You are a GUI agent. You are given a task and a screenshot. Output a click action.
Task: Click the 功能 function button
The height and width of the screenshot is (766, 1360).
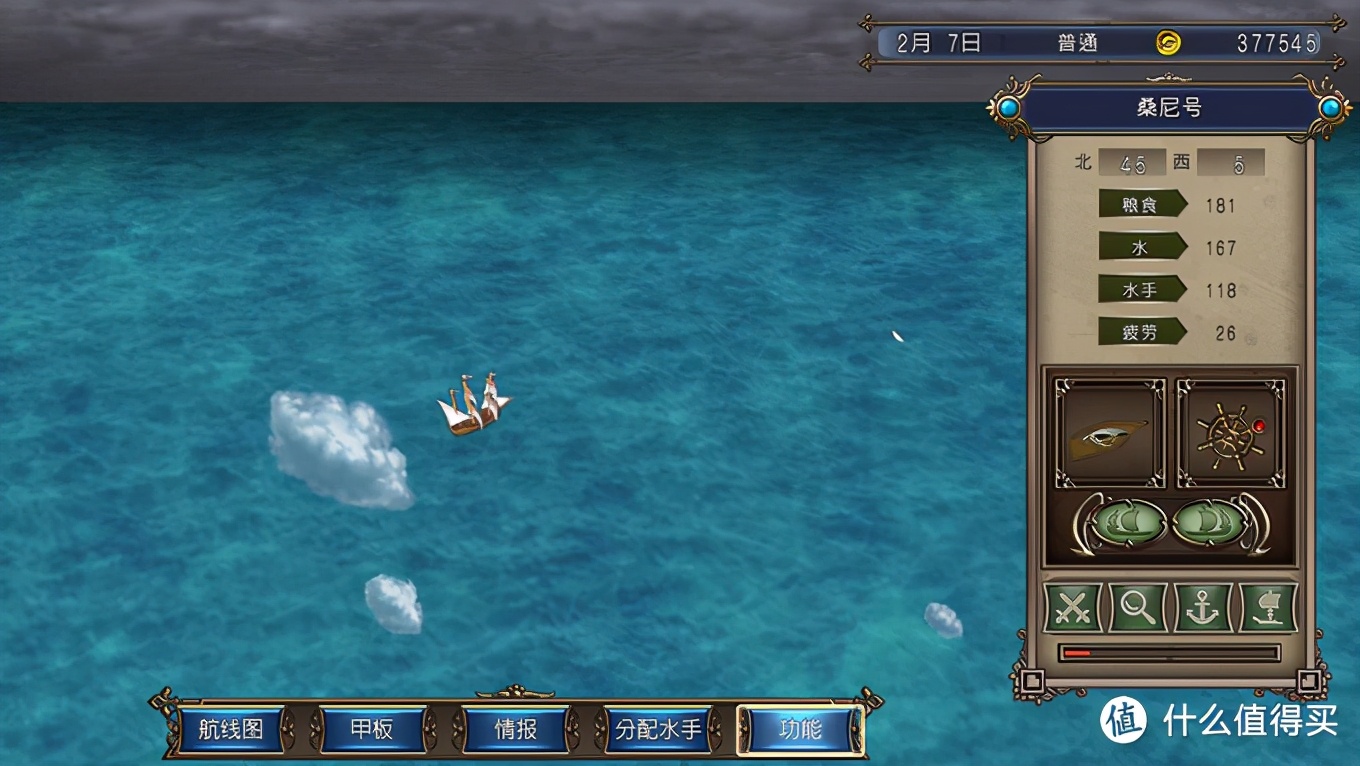pyautogui.click(x=800, y=729)
